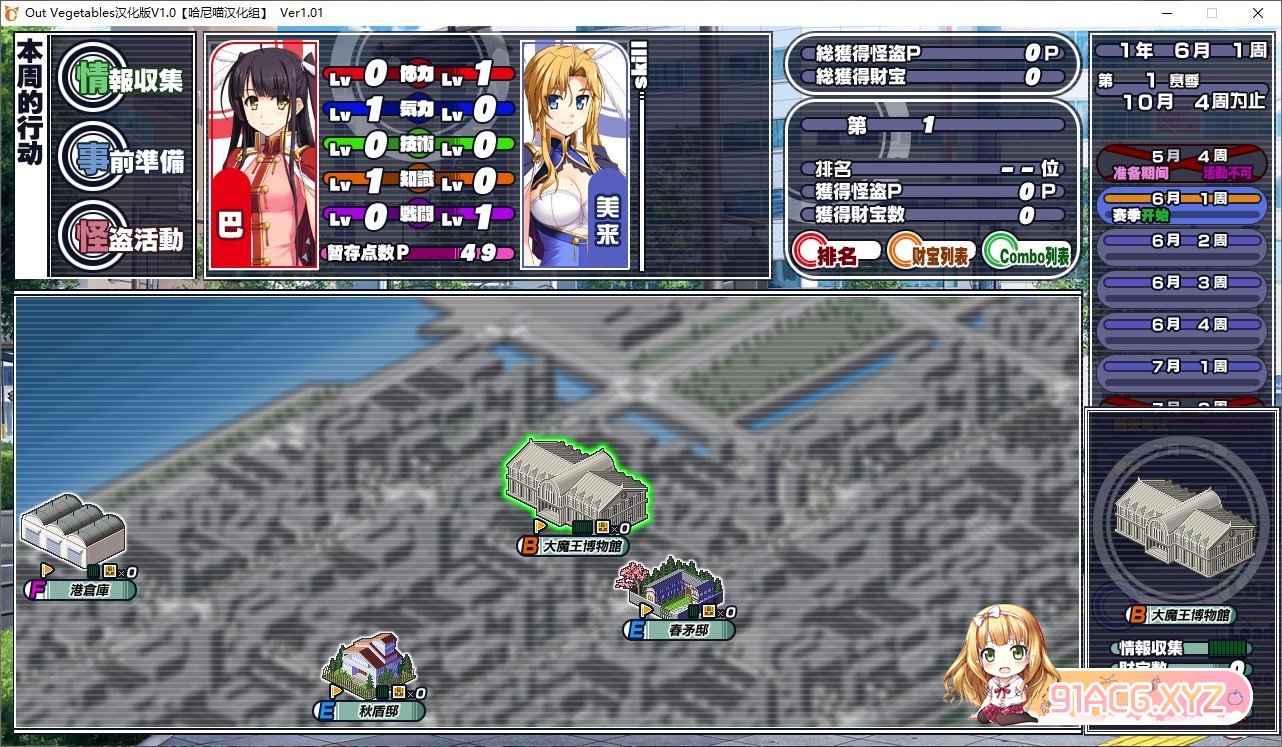Image resolution: width=1282 pixels, height=747 pixels.
Task: Open the 情報收集 action
Action: click(122, 80)
